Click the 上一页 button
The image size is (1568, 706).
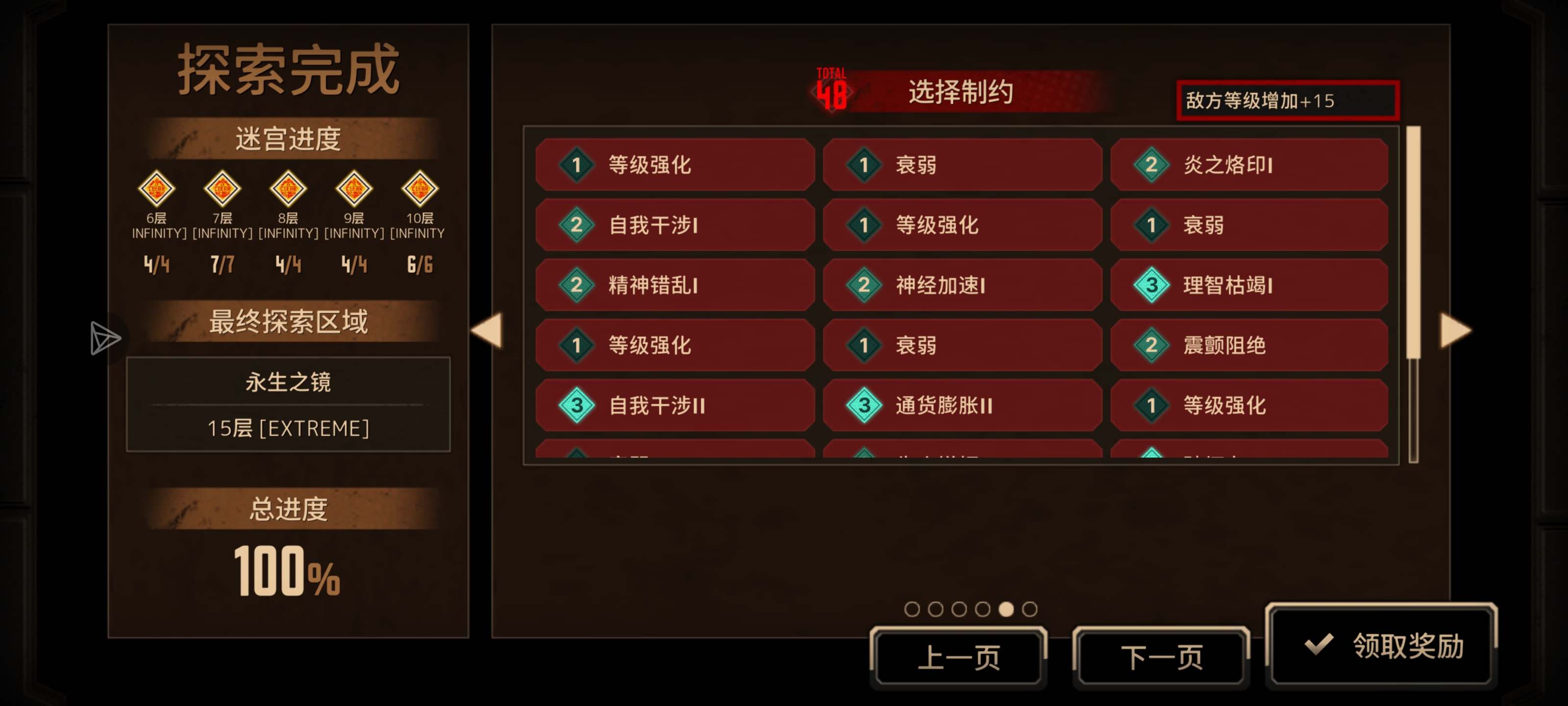coord(959,656)
